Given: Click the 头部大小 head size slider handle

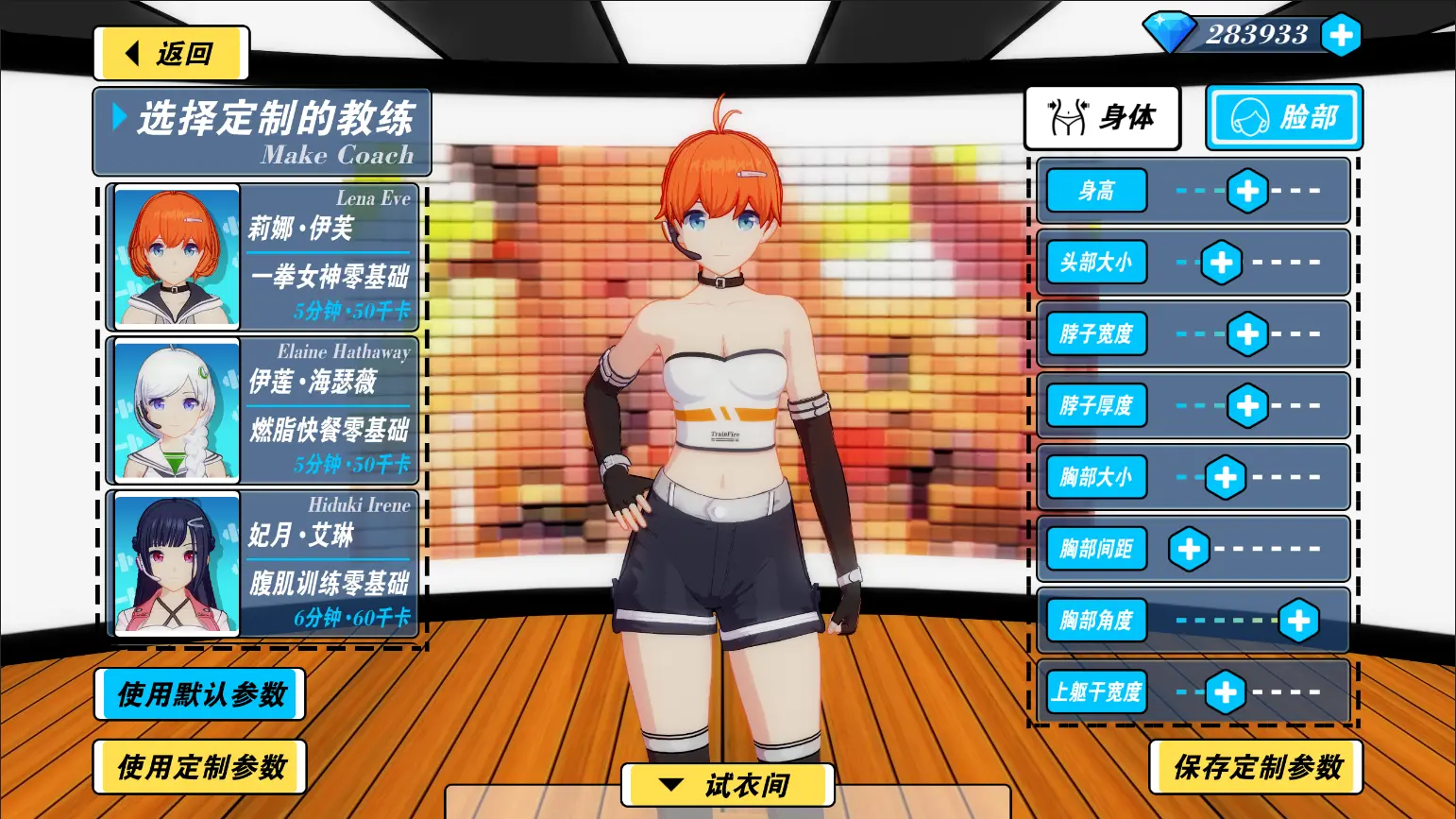Looking at the screenshot, I should click(x=1221, y=263).
